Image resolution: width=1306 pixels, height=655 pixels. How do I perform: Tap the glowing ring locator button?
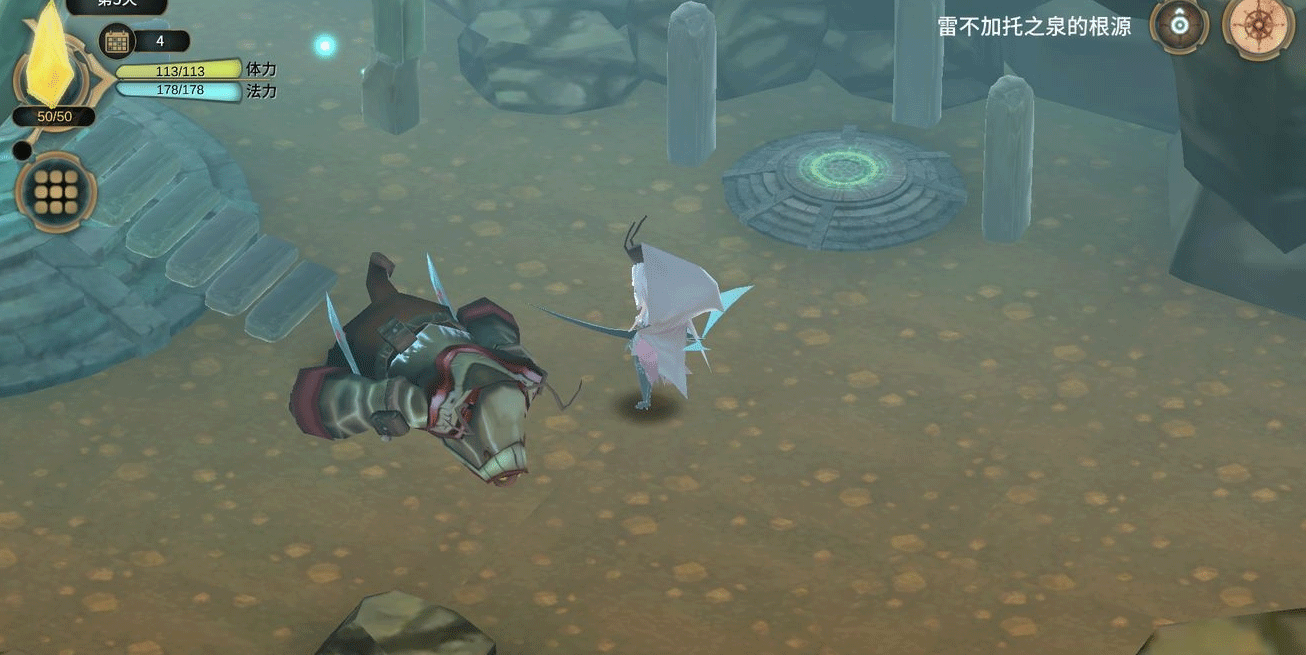pyautogui.click(x=1181, y=24)
